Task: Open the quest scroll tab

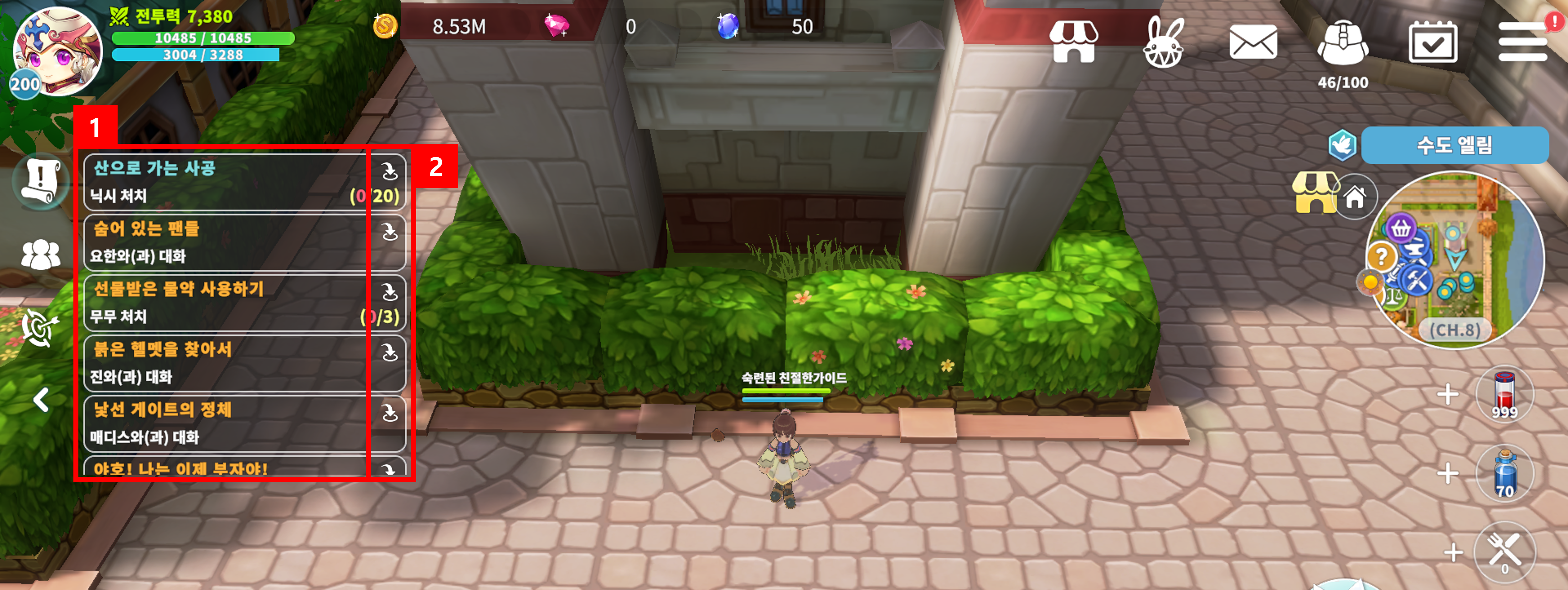Action: point(40,181)
